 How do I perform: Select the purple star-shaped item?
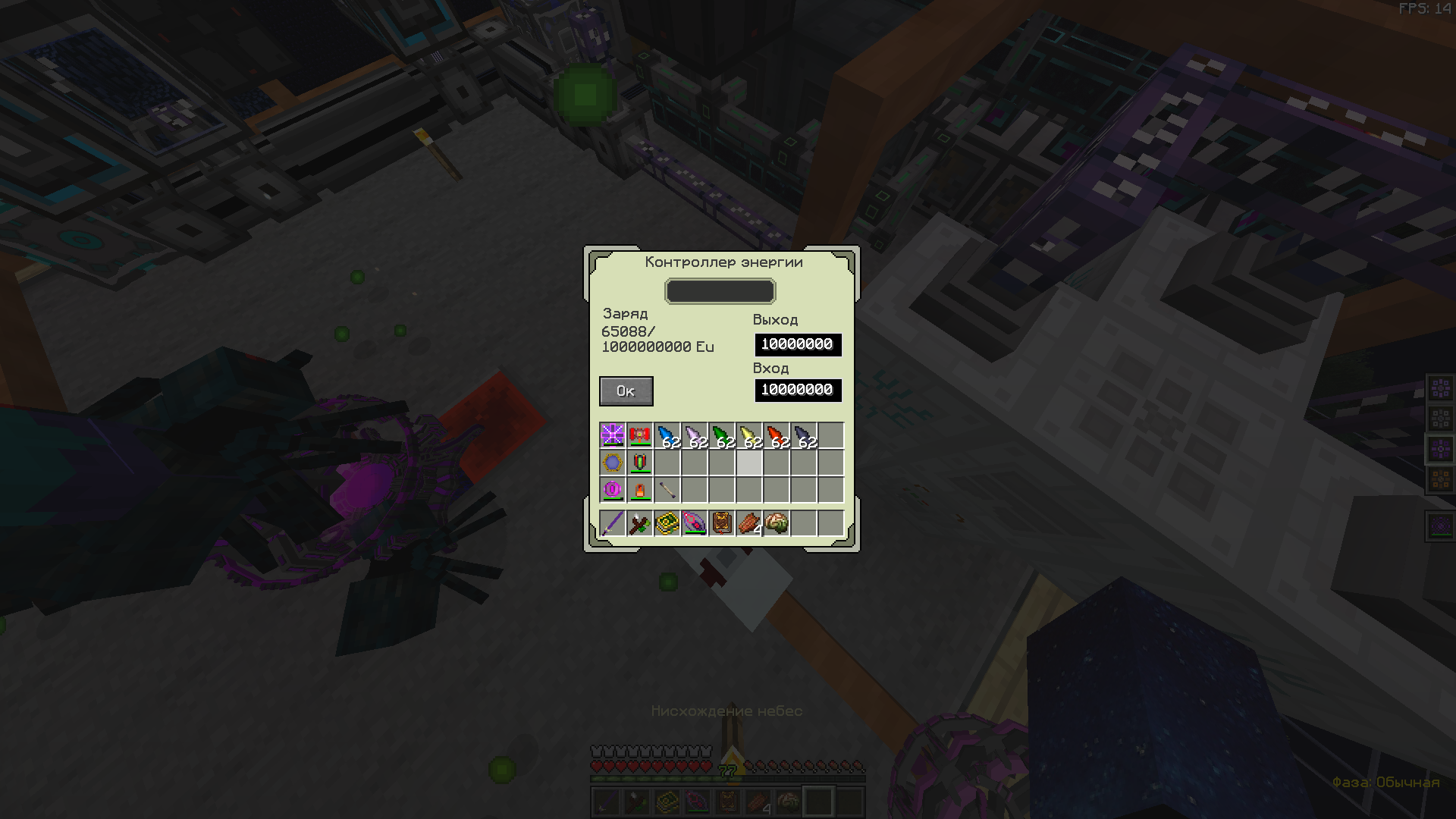613,435
